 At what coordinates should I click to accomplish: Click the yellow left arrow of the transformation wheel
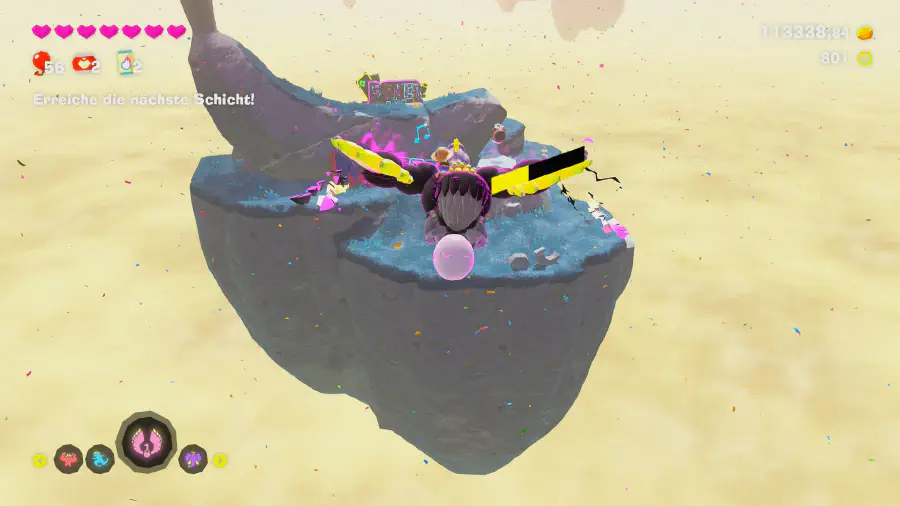[40, 461]
